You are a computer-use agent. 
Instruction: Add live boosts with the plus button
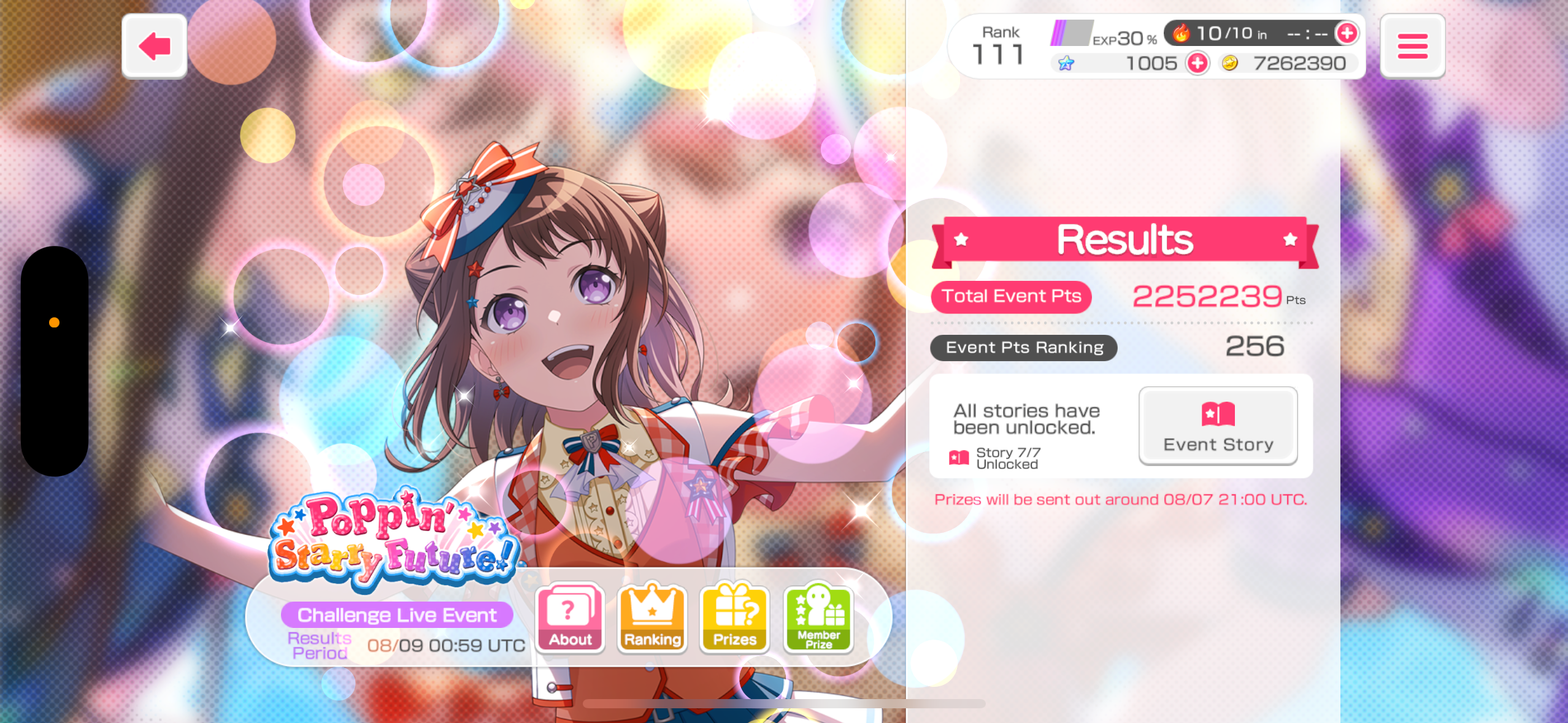coord(1347,33)
